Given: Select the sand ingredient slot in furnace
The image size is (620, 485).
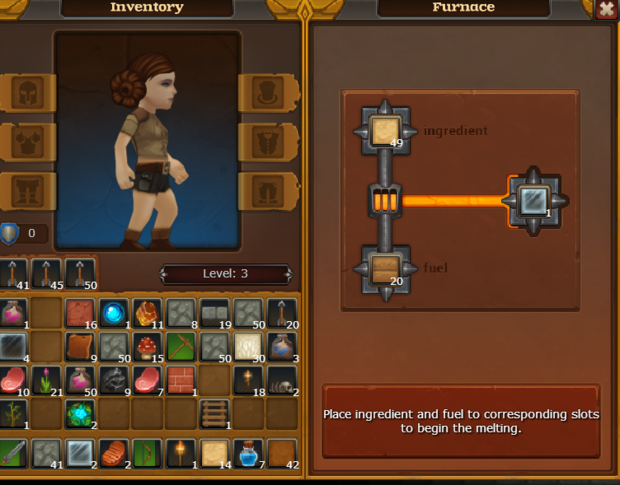Looking at the screenshot, I should point(384,132).
